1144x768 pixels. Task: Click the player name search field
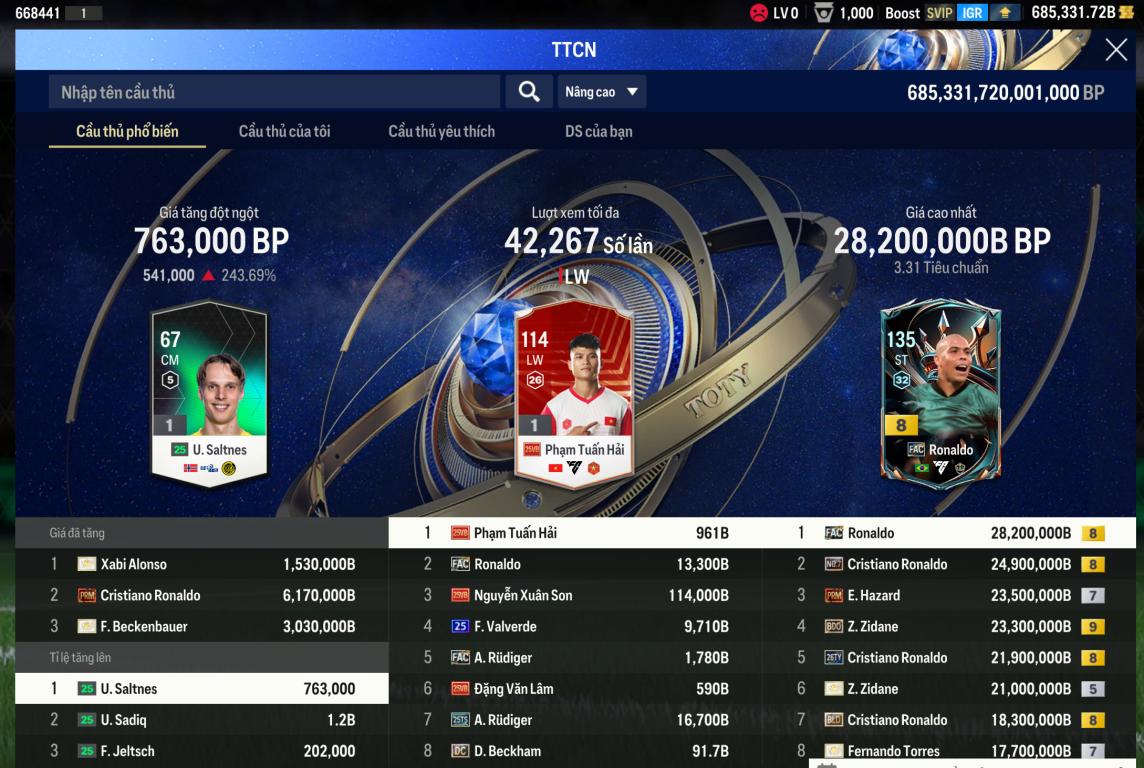[x=274, y=92]
